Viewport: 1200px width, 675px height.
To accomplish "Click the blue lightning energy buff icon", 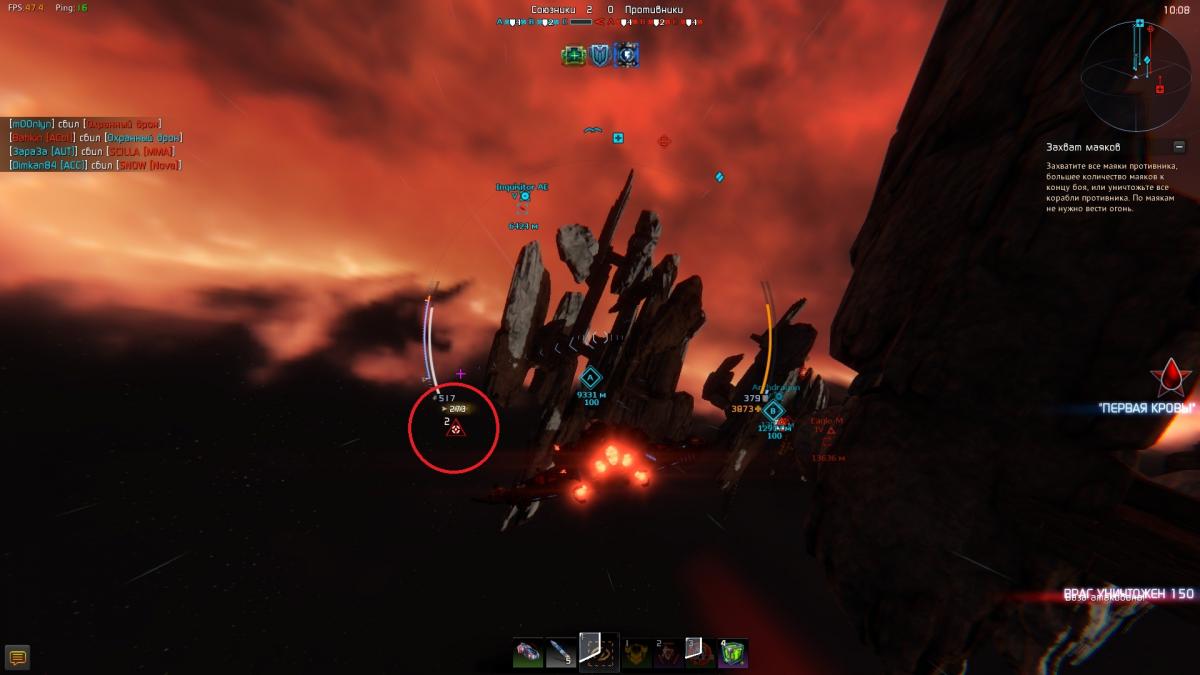I will [627, 55].
